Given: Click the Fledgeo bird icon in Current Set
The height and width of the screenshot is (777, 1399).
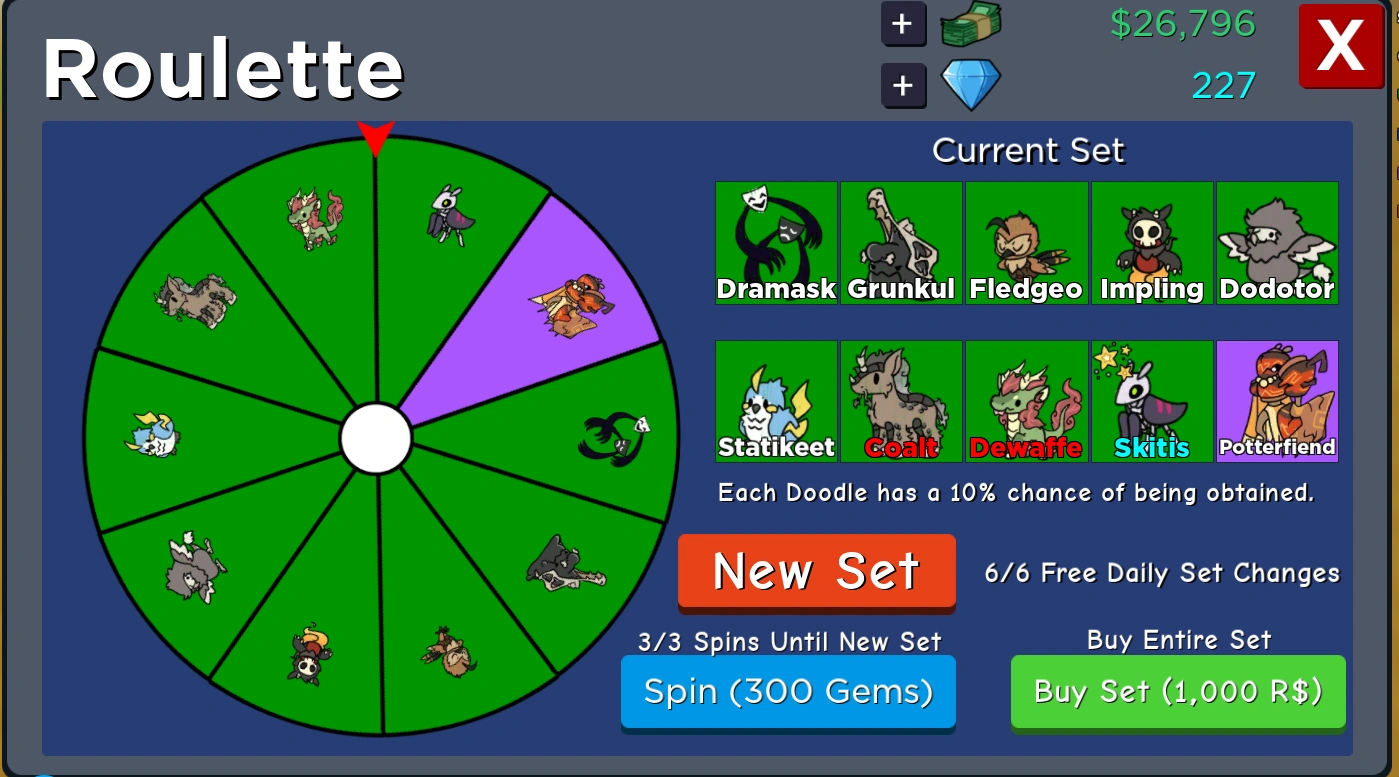Looking at the screenshot, I should coord(1026,235).
